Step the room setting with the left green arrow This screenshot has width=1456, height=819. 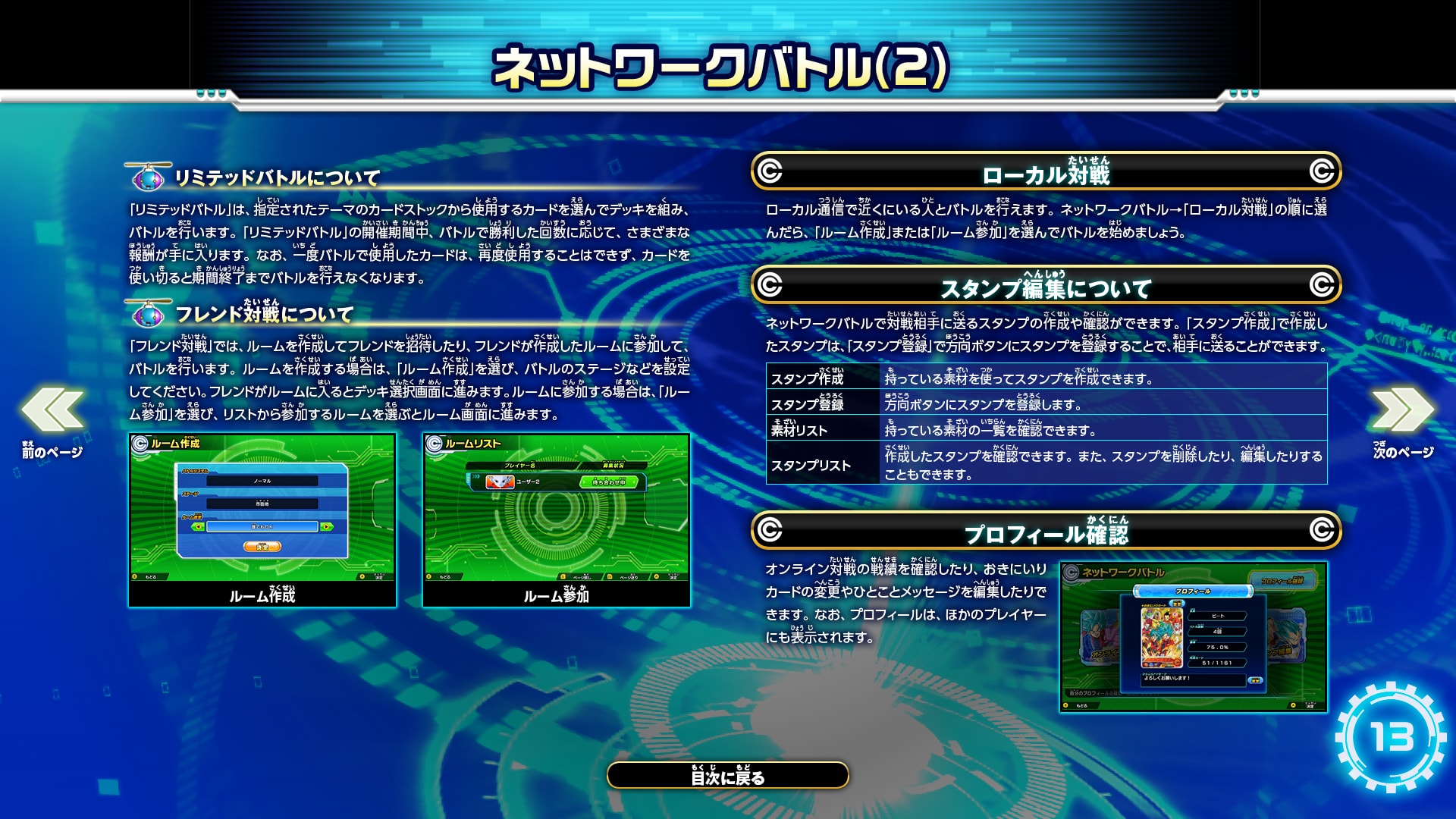tap(199, 528)
